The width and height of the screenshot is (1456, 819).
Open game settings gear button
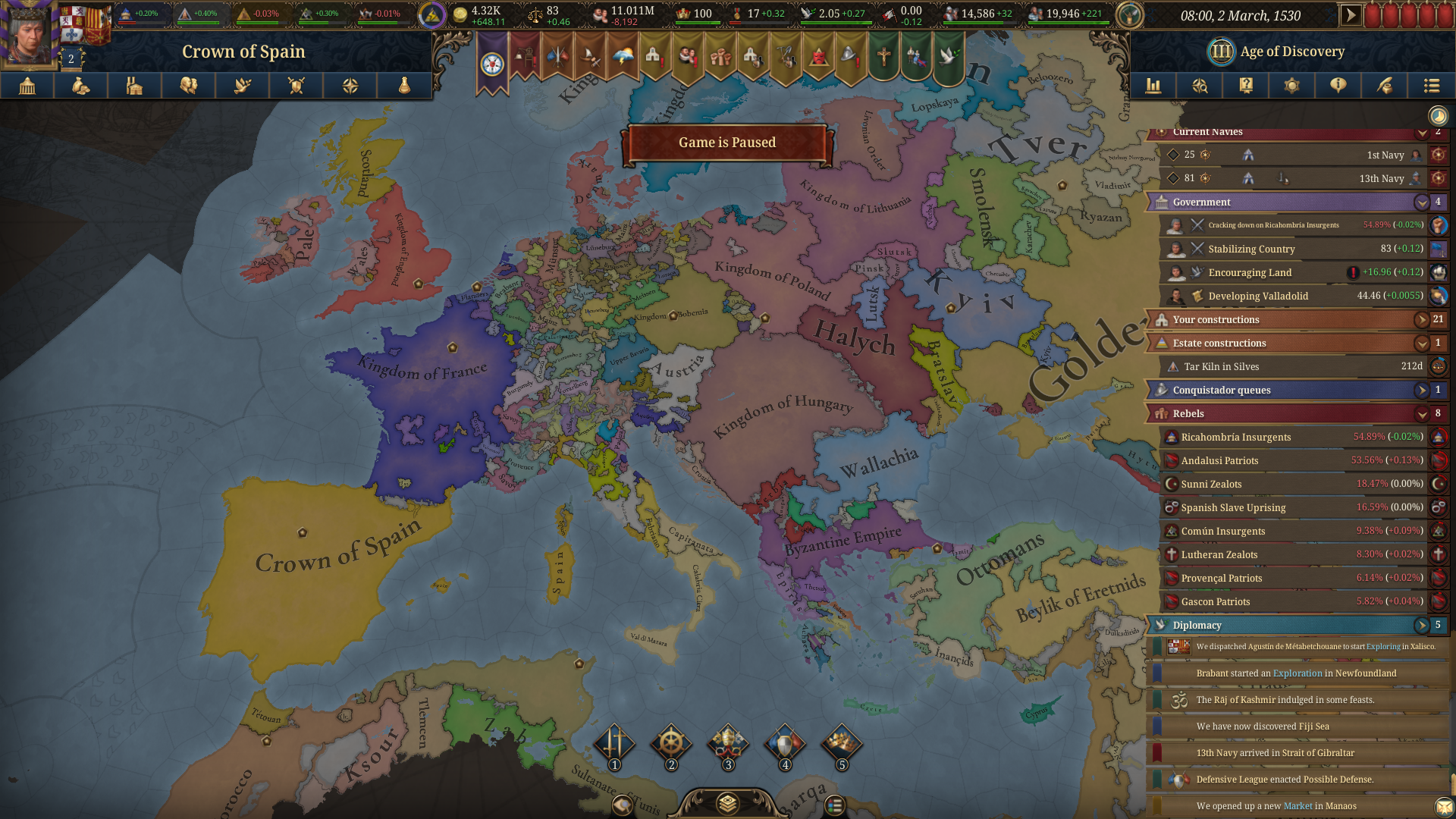pyautogui.click(x=1291, y=86)
